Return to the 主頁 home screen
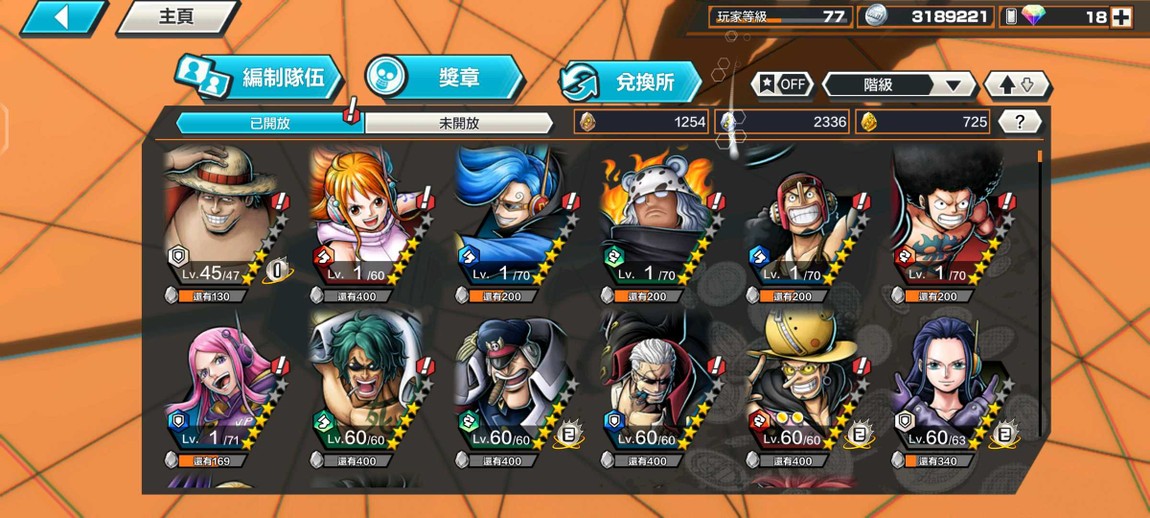The image size is (1150, 518). click(x=177, y=17)
